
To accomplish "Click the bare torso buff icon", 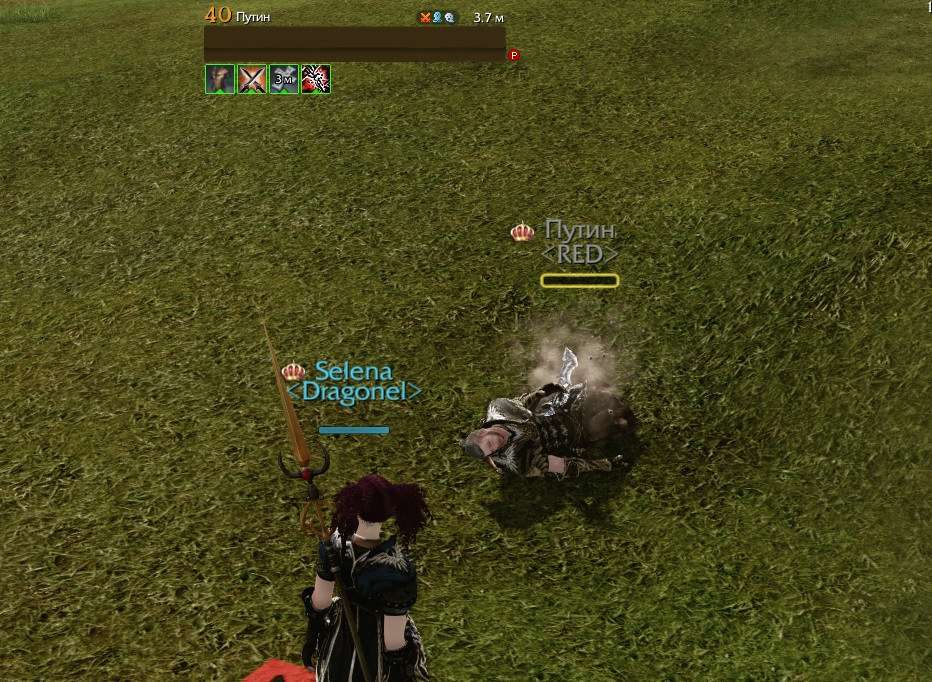I will point(220,79).
